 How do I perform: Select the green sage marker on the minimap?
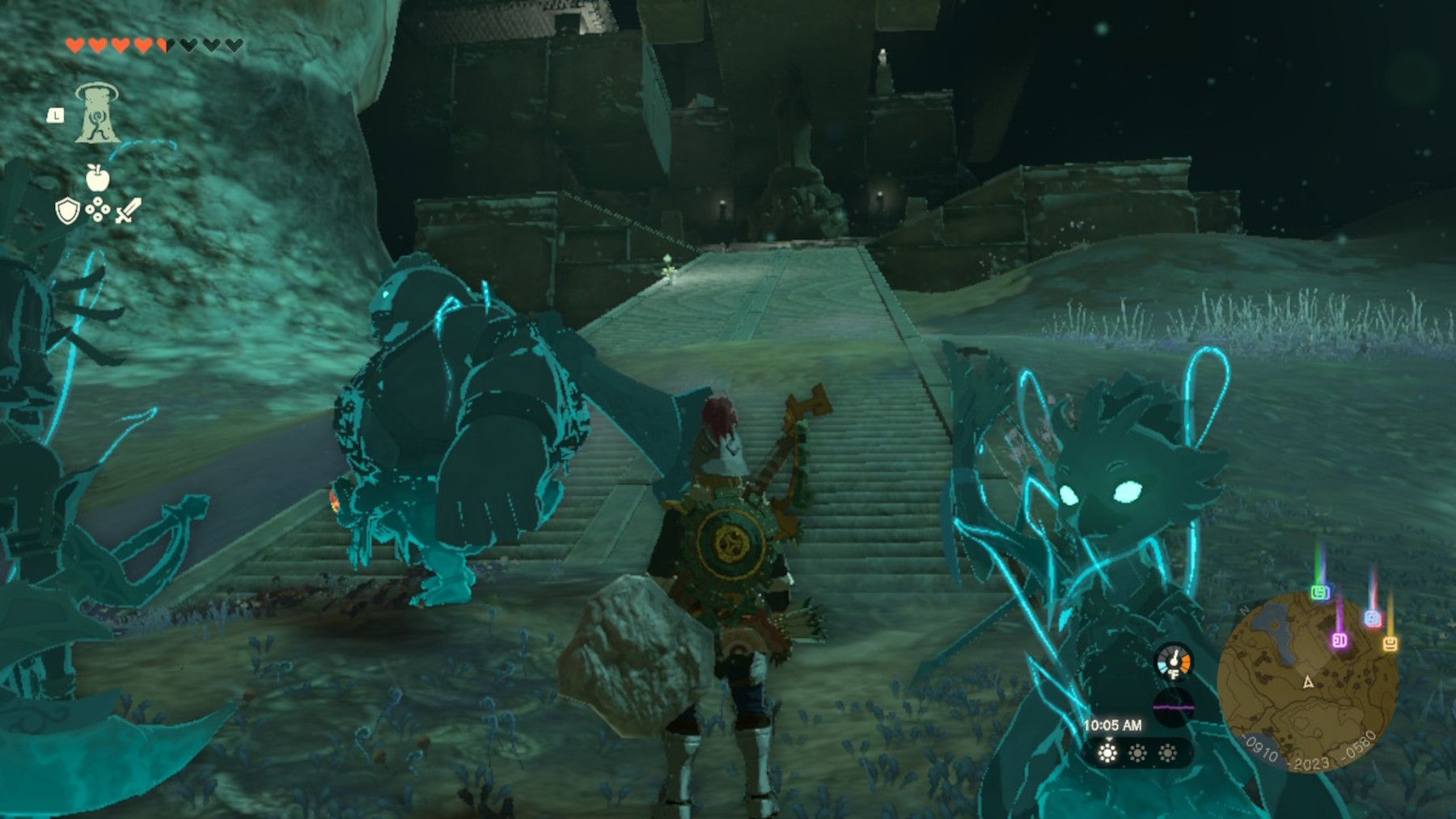coord(1319,591)
